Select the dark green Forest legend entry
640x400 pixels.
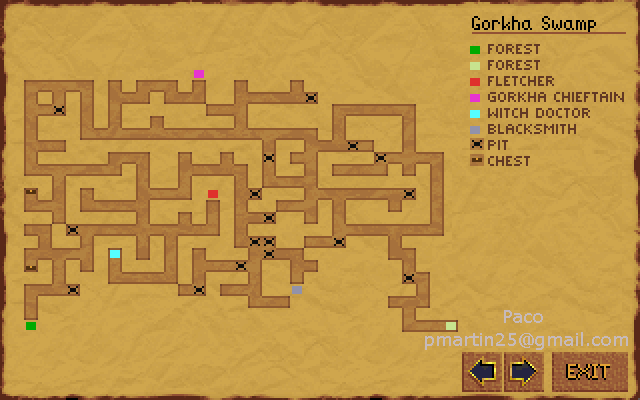[x=513, y=49]
